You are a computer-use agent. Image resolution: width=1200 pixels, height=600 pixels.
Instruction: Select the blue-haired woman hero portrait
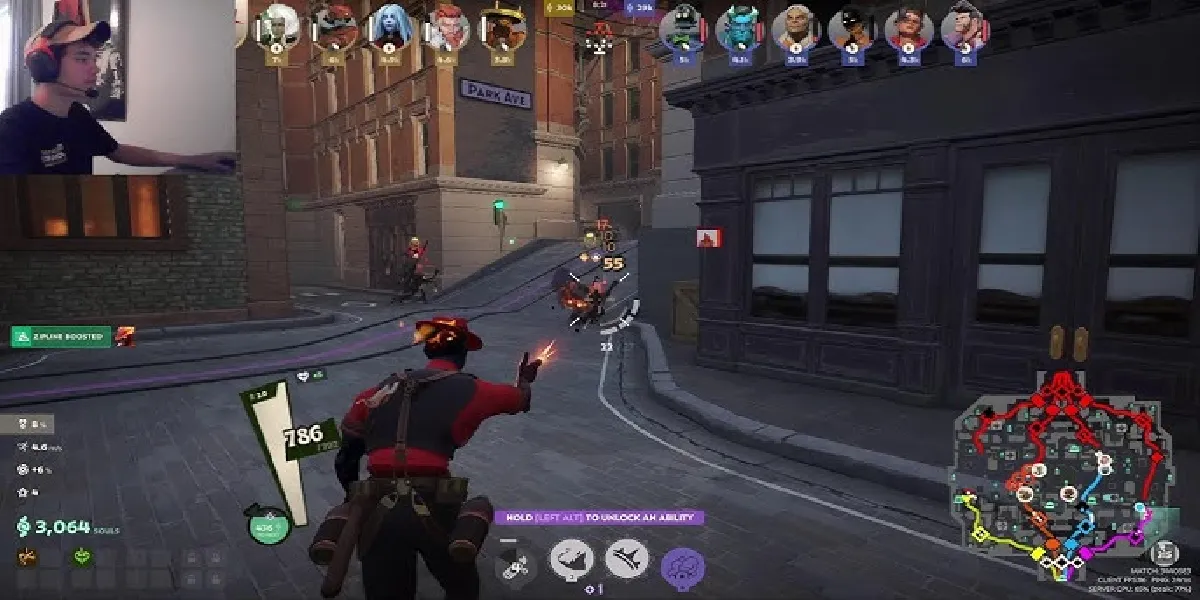click(389, 27)
